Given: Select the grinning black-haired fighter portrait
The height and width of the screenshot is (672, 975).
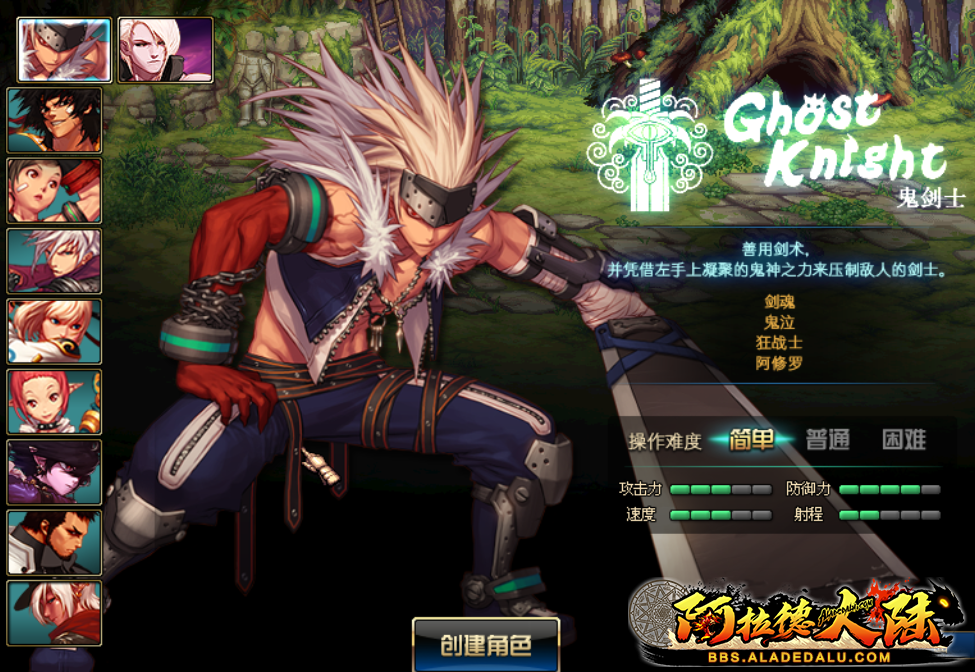Looking at the screenshot, I should 55,120.
